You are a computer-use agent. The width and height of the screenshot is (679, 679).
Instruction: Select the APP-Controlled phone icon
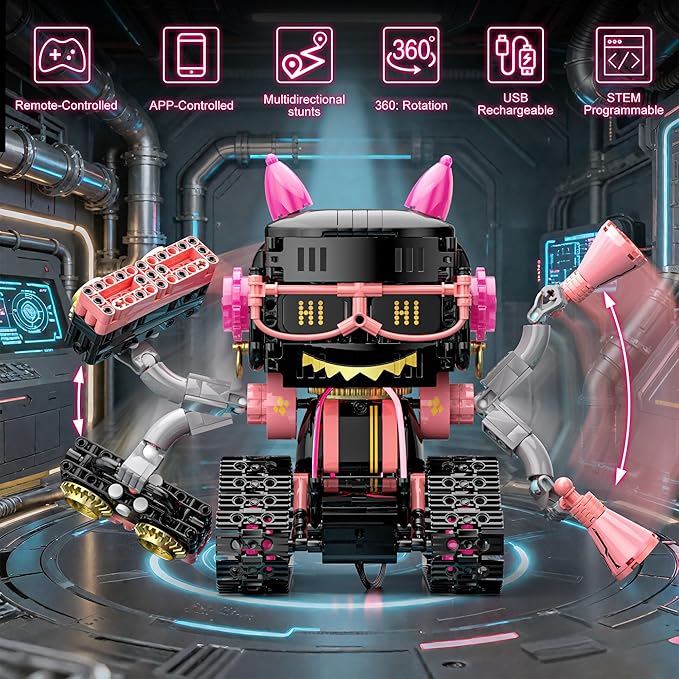click(191, 54)
